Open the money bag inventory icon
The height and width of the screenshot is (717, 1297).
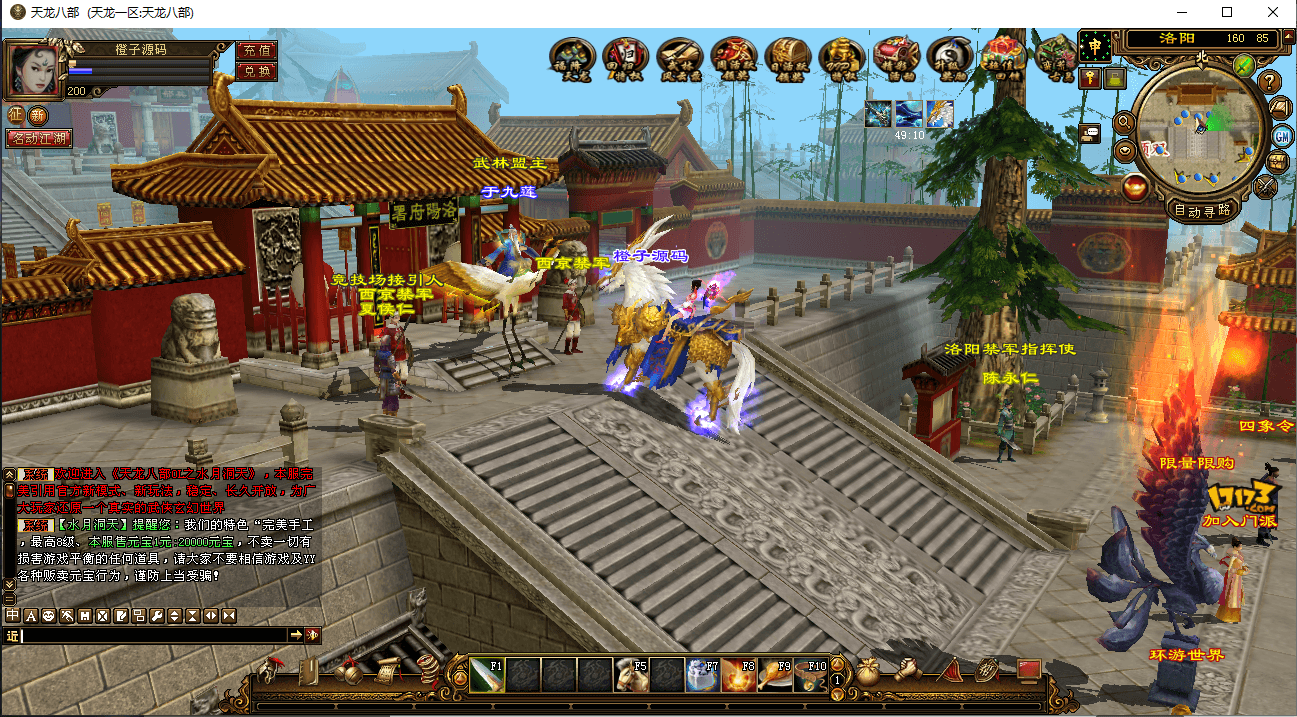(x=868, y=671)
